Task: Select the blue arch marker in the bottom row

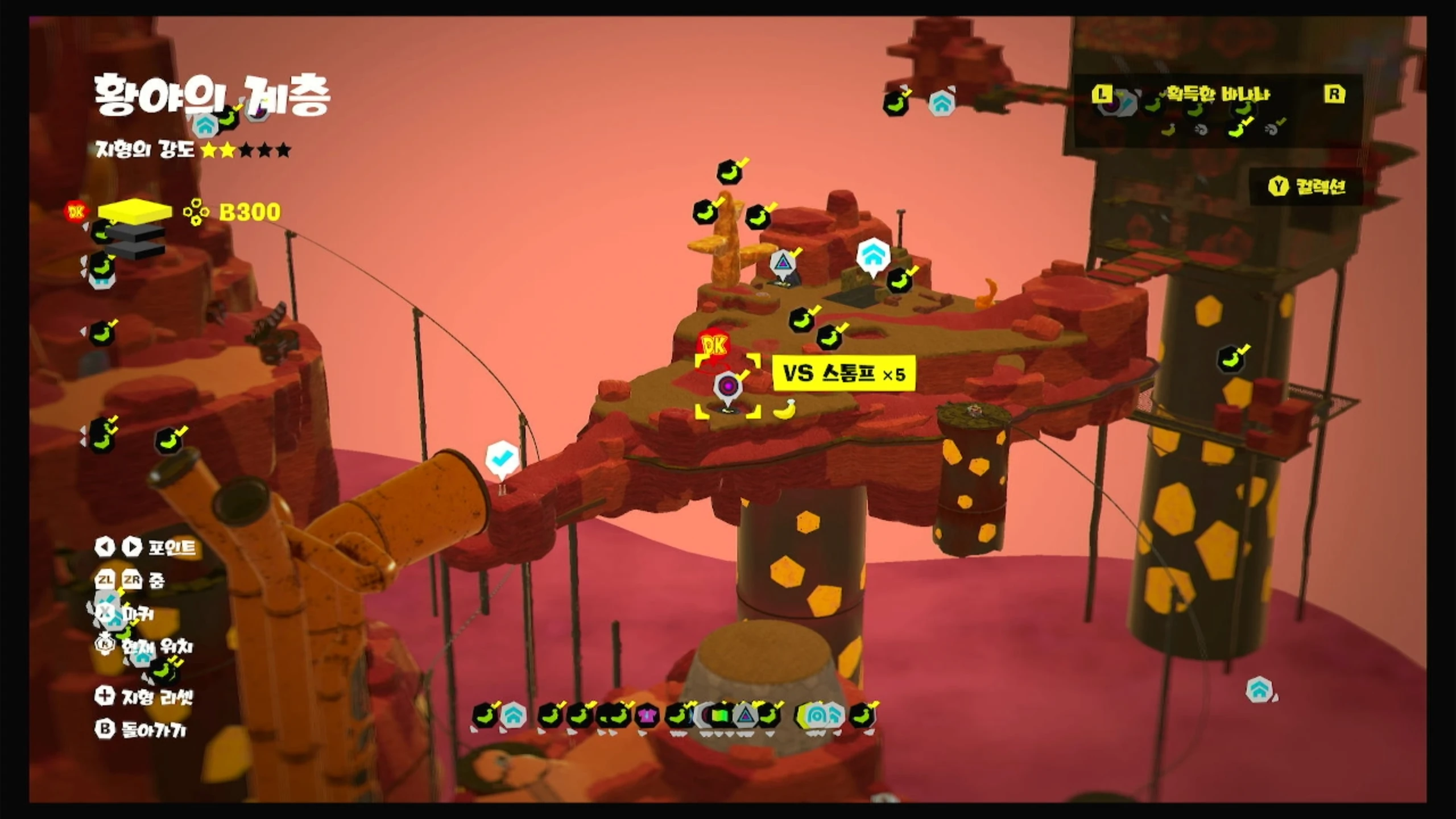Action: click(817, 716)
